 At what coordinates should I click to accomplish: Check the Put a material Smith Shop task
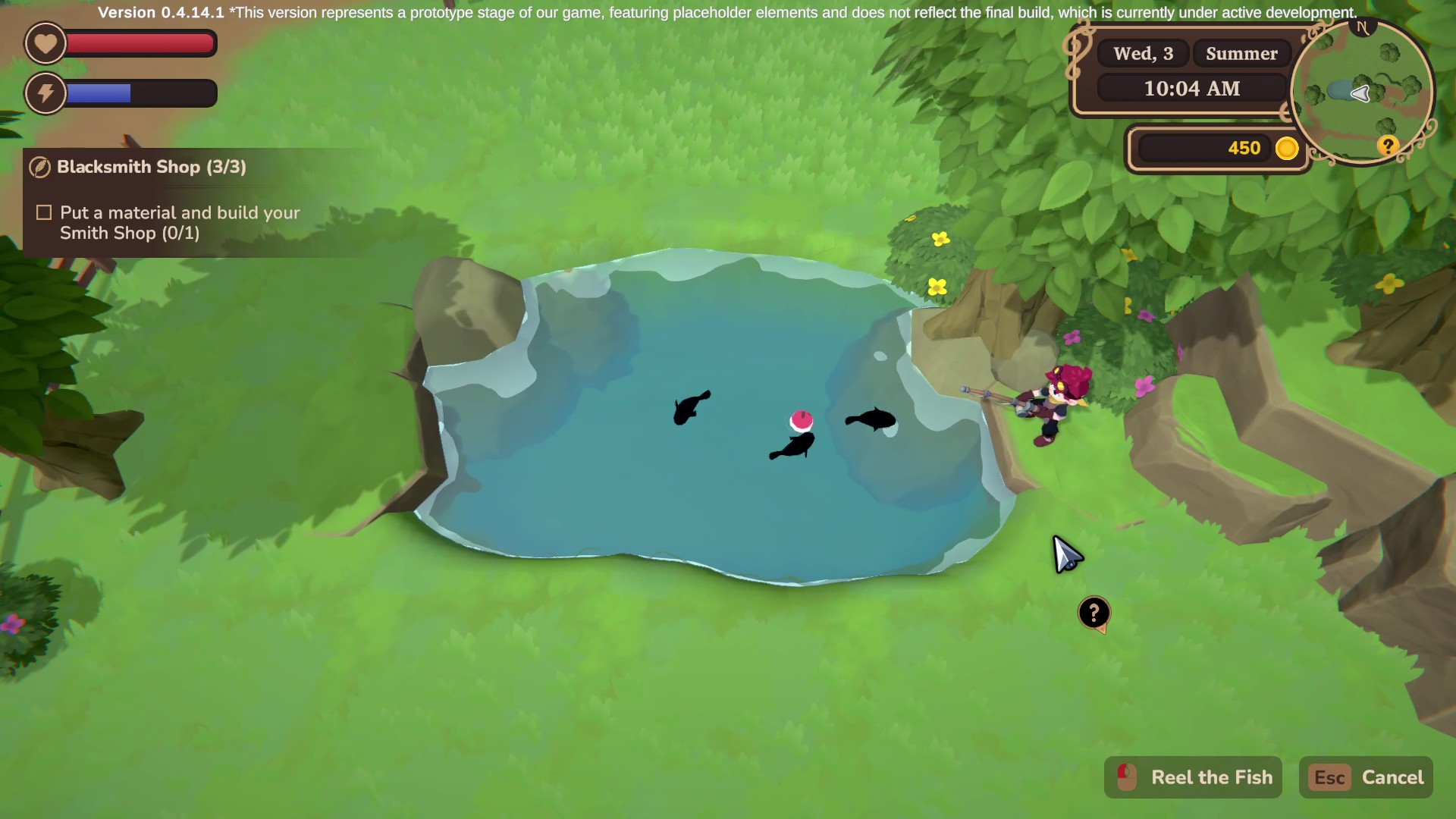44,212
